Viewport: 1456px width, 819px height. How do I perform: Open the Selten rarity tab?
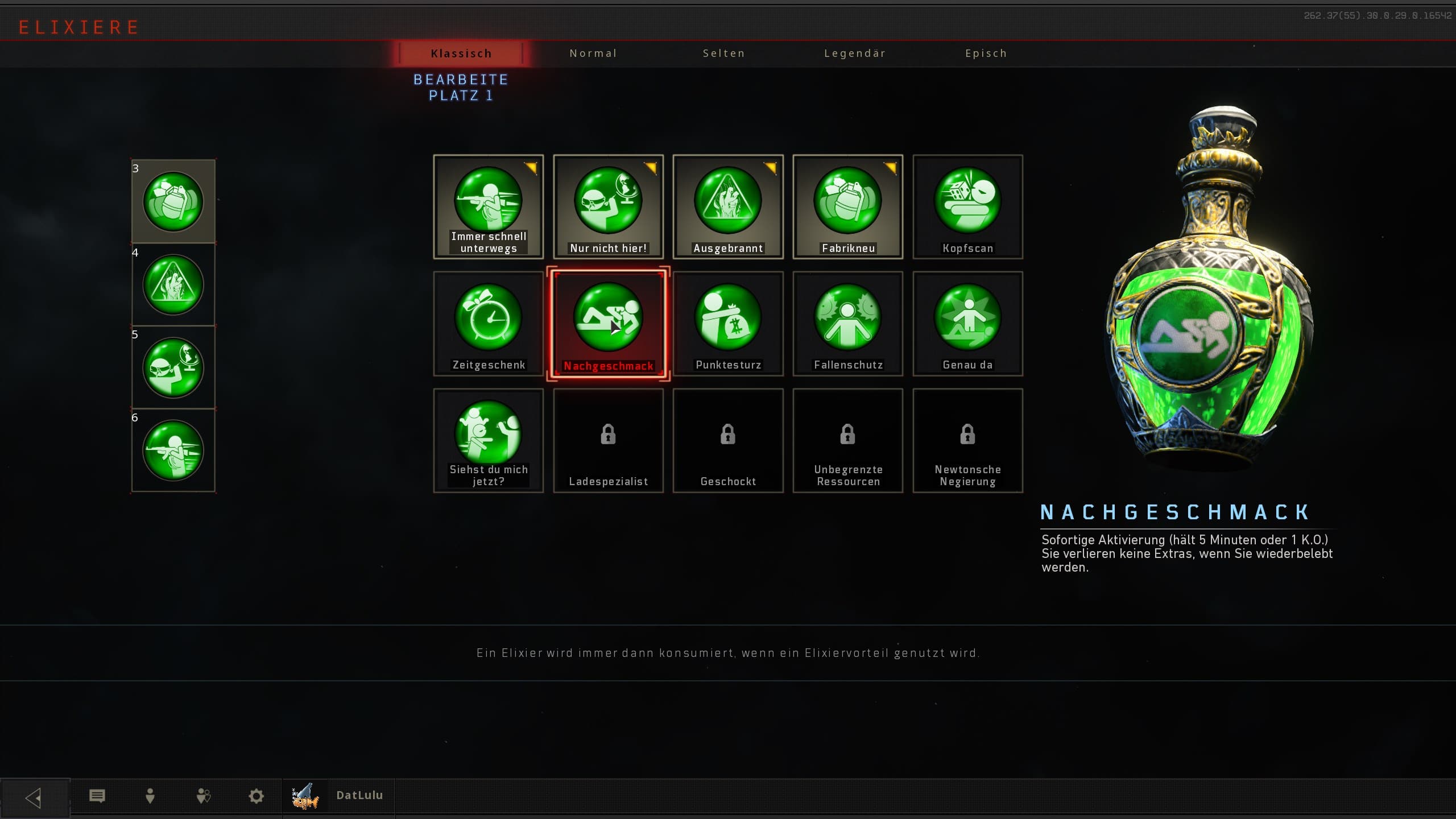pos(723,53)
